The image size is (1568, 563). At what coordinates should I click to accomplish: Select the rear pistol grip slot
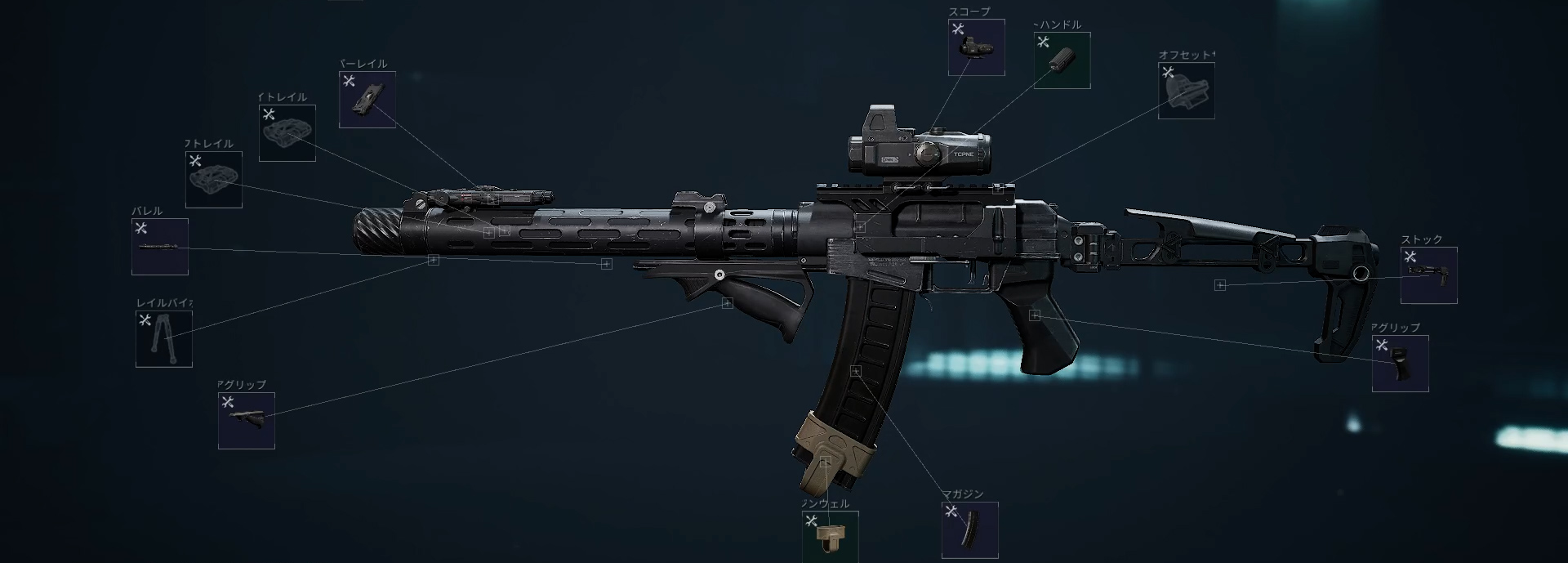[1400, 364]
